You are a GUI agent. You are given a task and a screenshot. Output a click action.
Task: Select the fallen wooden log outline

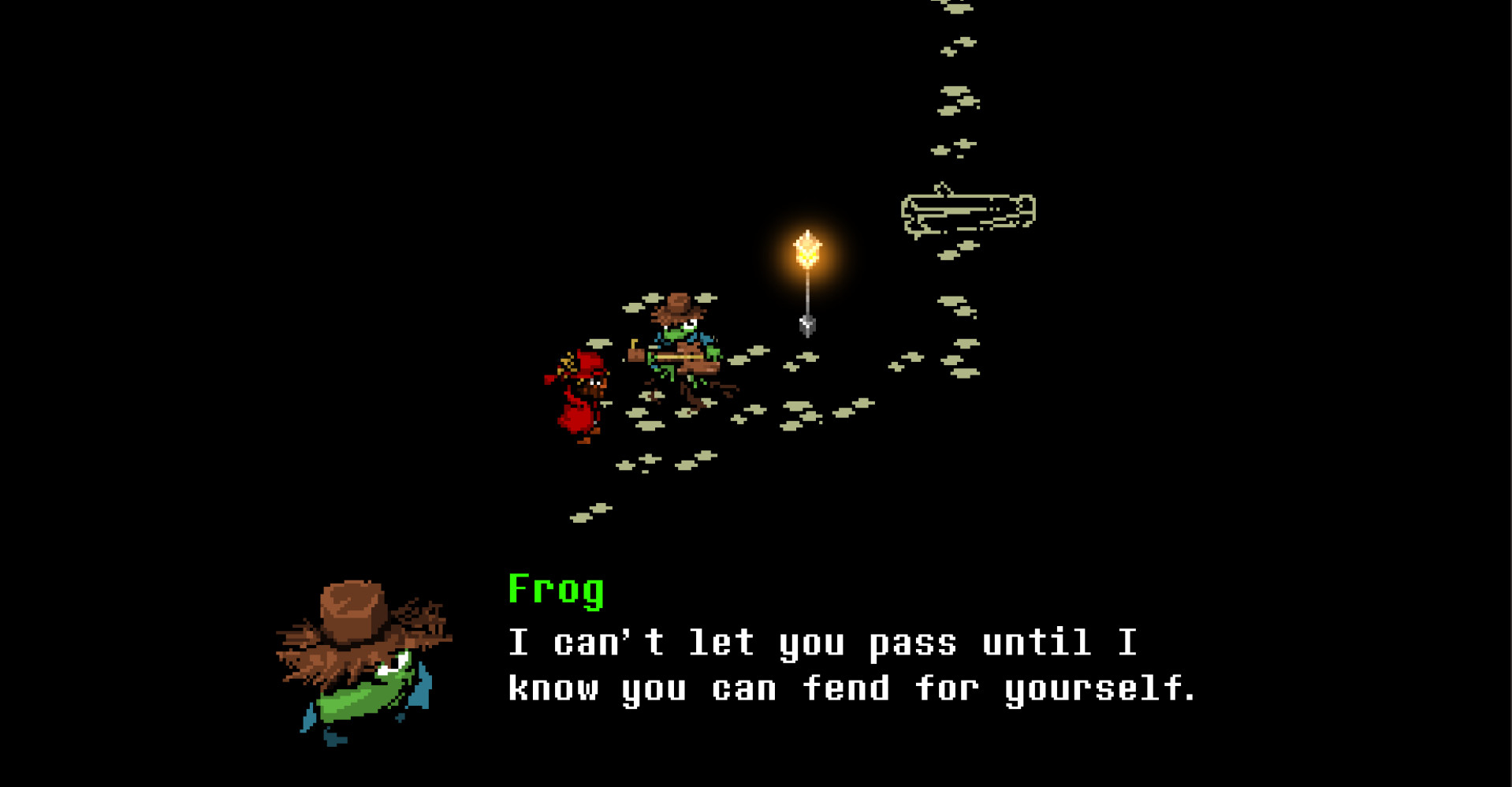click(x=970, y=209)
